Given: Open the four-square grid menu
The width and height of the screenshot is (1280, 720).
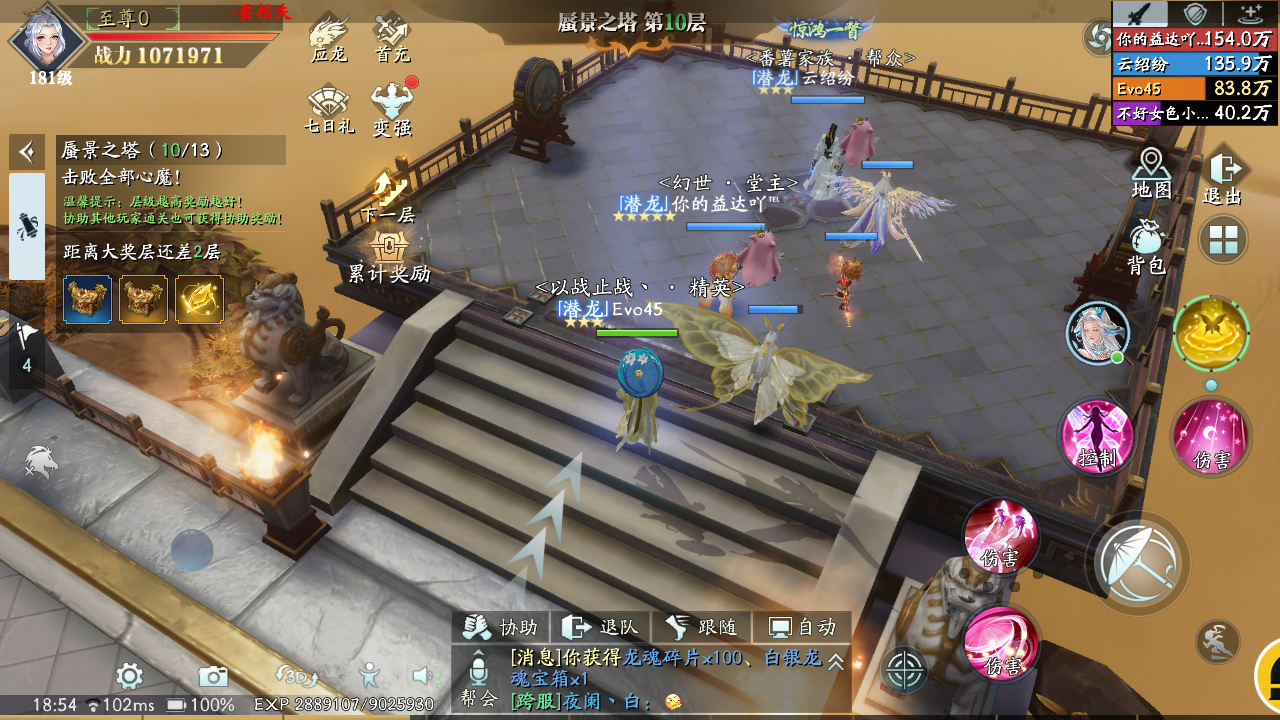Looking at the screenshot, I should (1223, 240).
